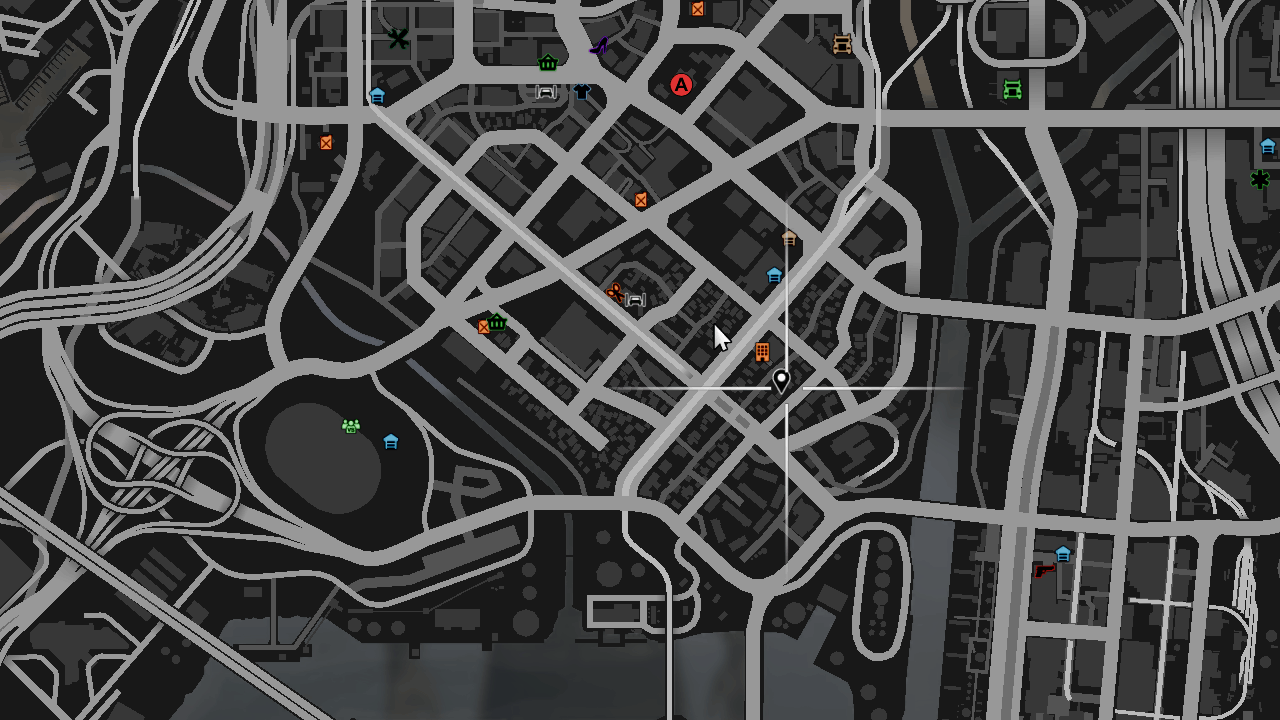Click the black t-shirt clothing store marker
Image resolution: width=1280 pixels, height=720 pixels.
coord(583,92)
